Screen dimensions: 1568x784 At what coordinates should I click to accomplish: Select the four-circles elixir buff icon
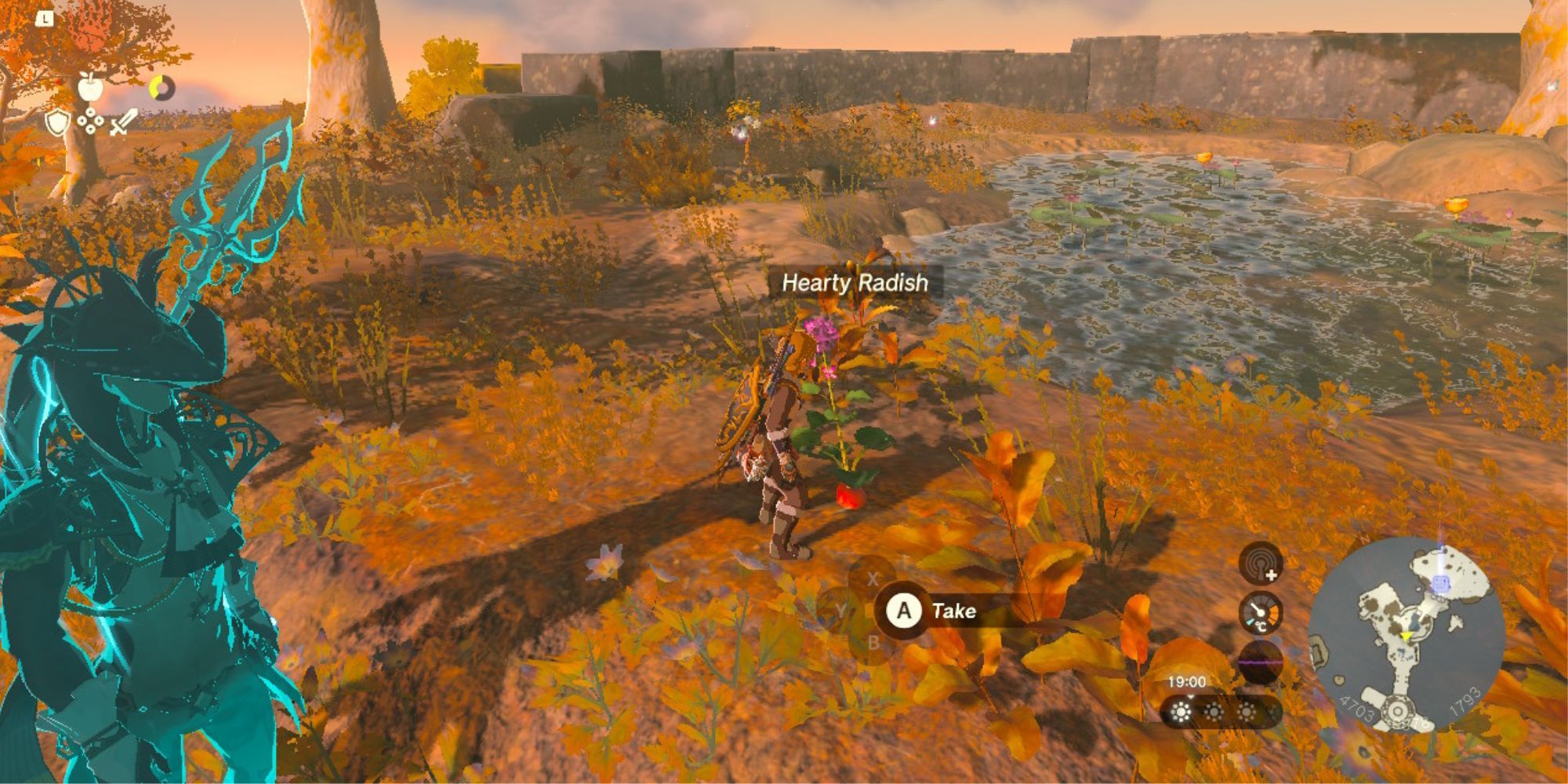(90, 122)
